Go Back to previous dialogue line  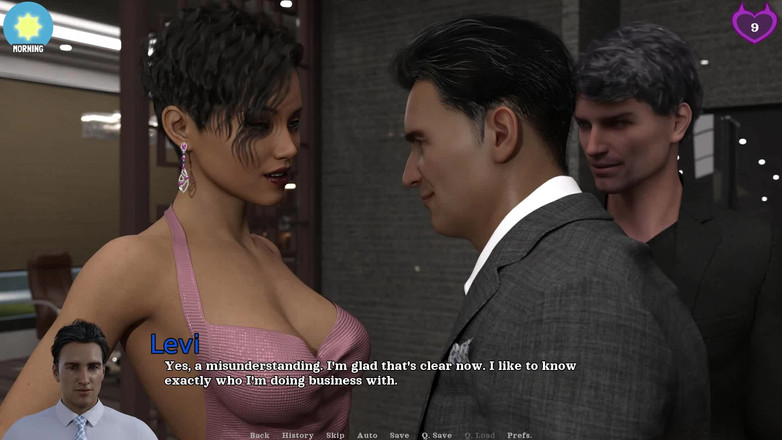(259, 435)
